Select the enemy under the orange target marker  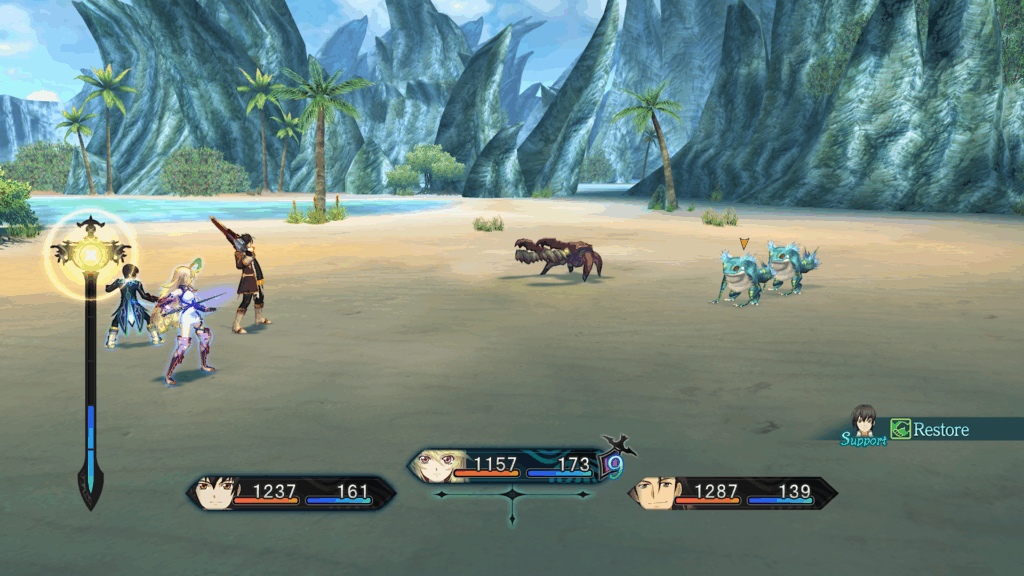click(741, 274)
